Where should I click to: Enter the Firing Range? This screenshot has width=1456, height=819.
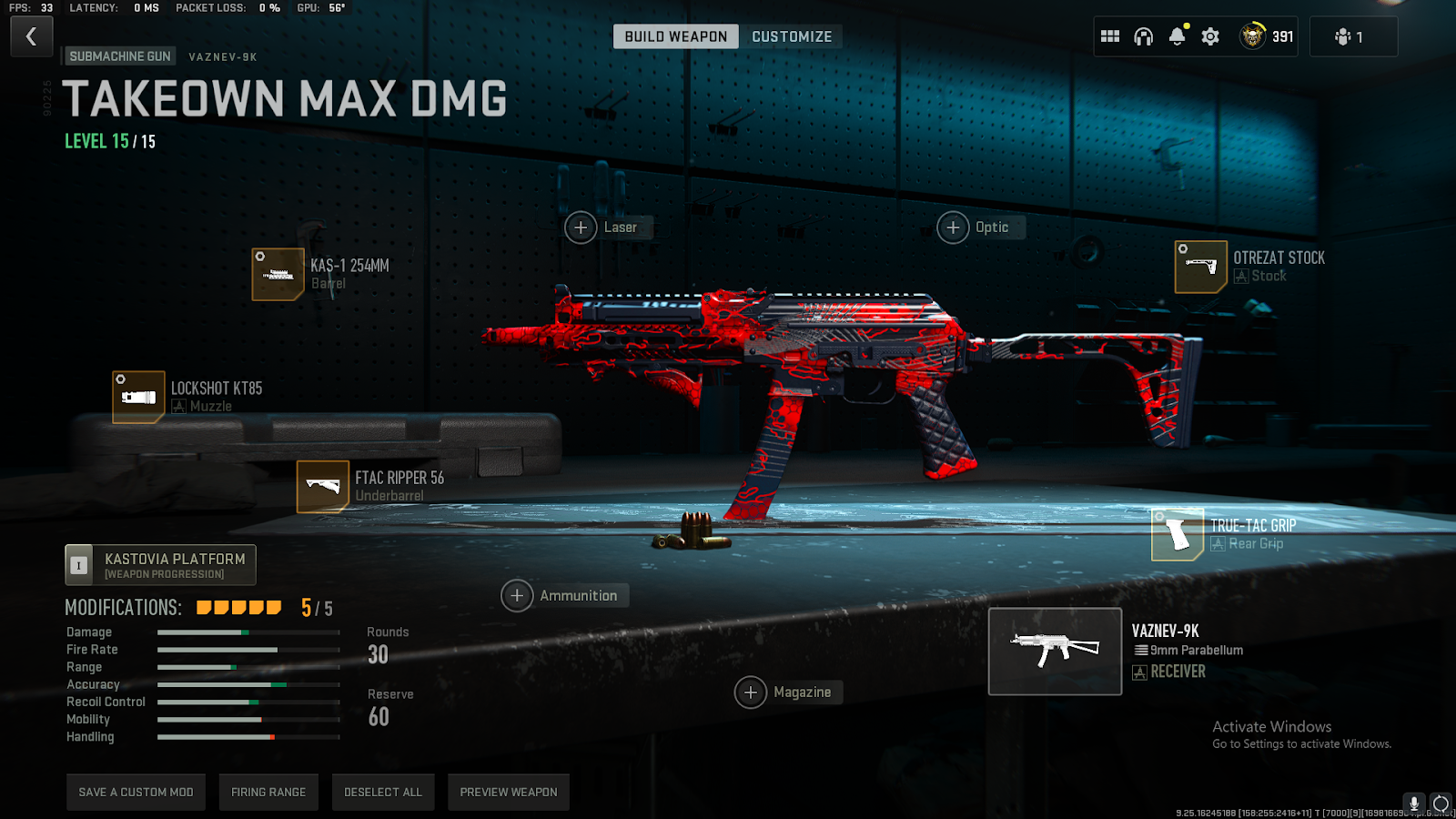(x=268, y=792)
